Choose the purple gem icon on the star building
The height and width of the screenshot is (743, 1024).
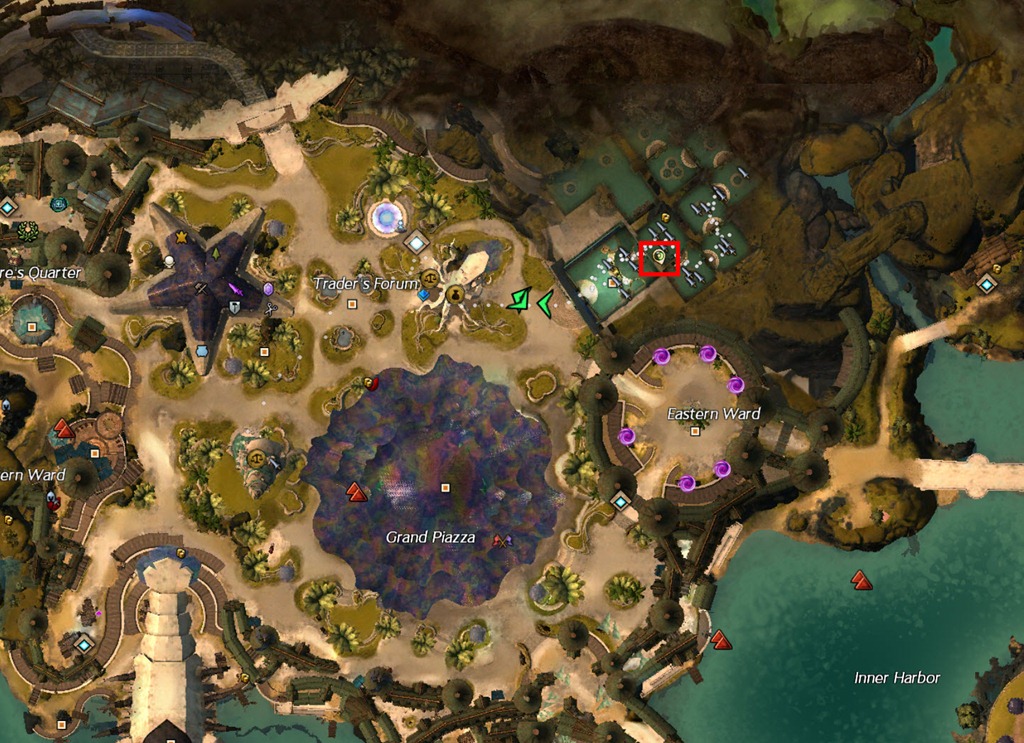tap(268, 289)
